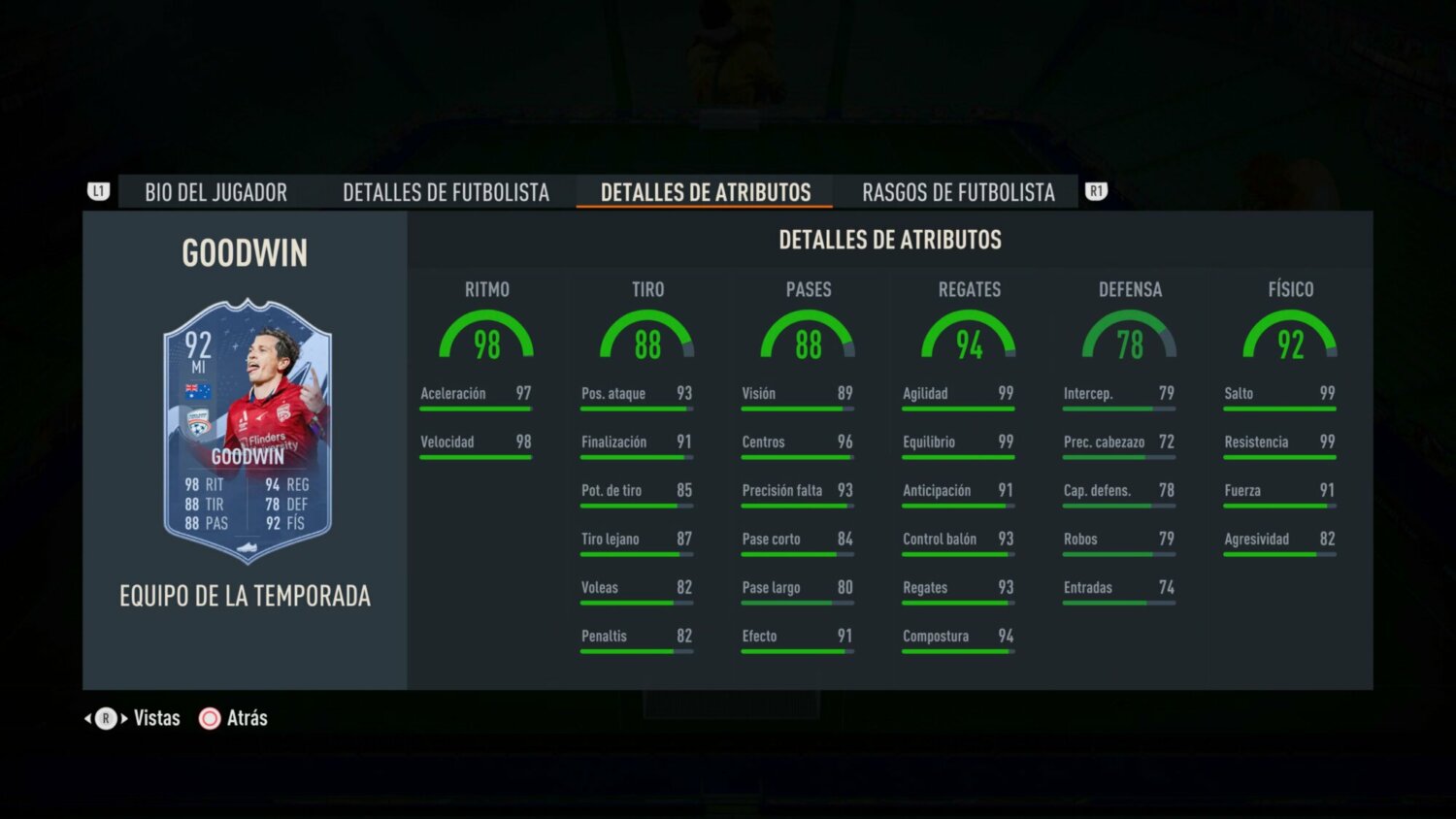Click the RITMO speed gauge showing 98
The width and height of the screenshot is (1456, 819).
point(487,338)
